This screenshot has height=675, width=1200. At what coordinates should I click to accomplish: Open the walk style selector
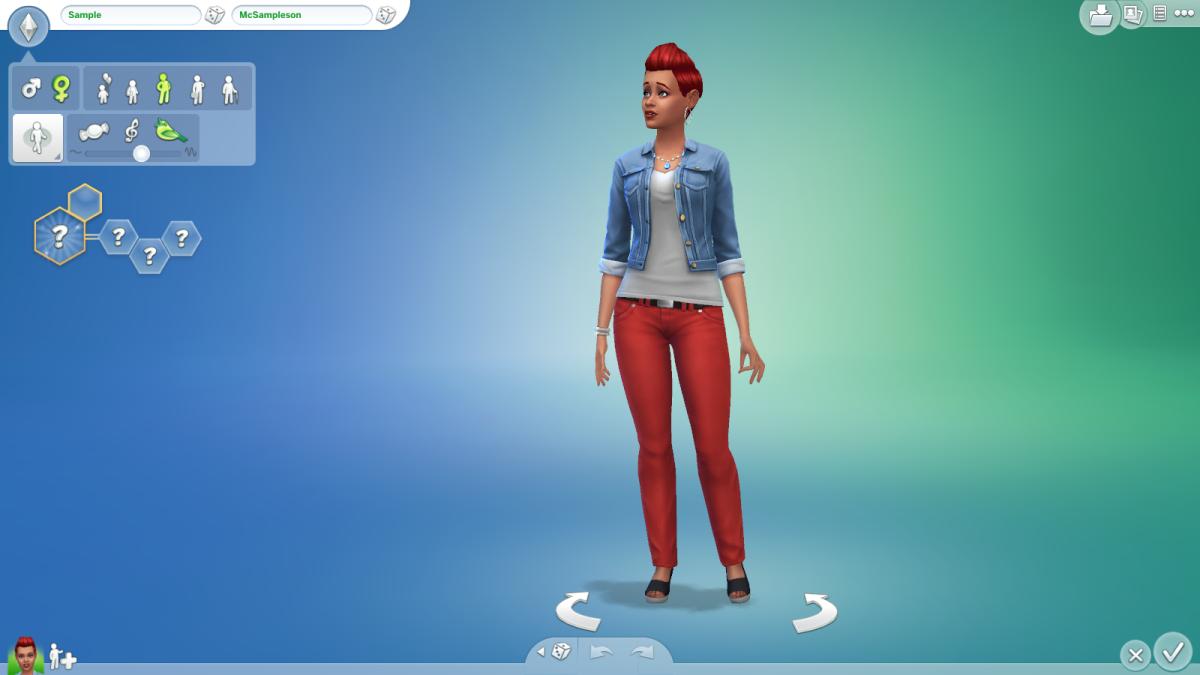tap(37, 138)
